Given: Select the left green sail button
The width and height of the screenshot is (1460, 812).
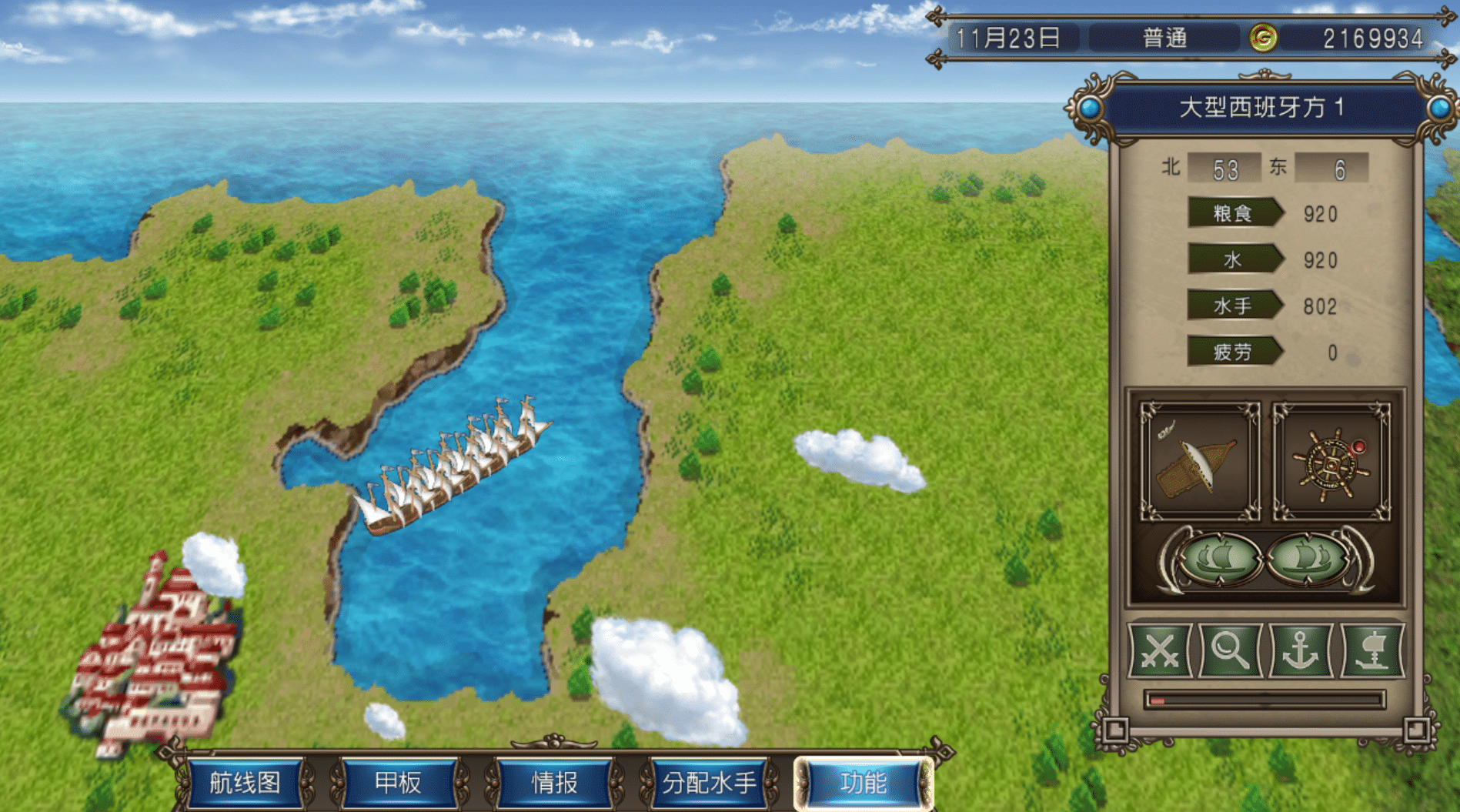Looking at the screenshot, I should click(x=1219, y=557).
